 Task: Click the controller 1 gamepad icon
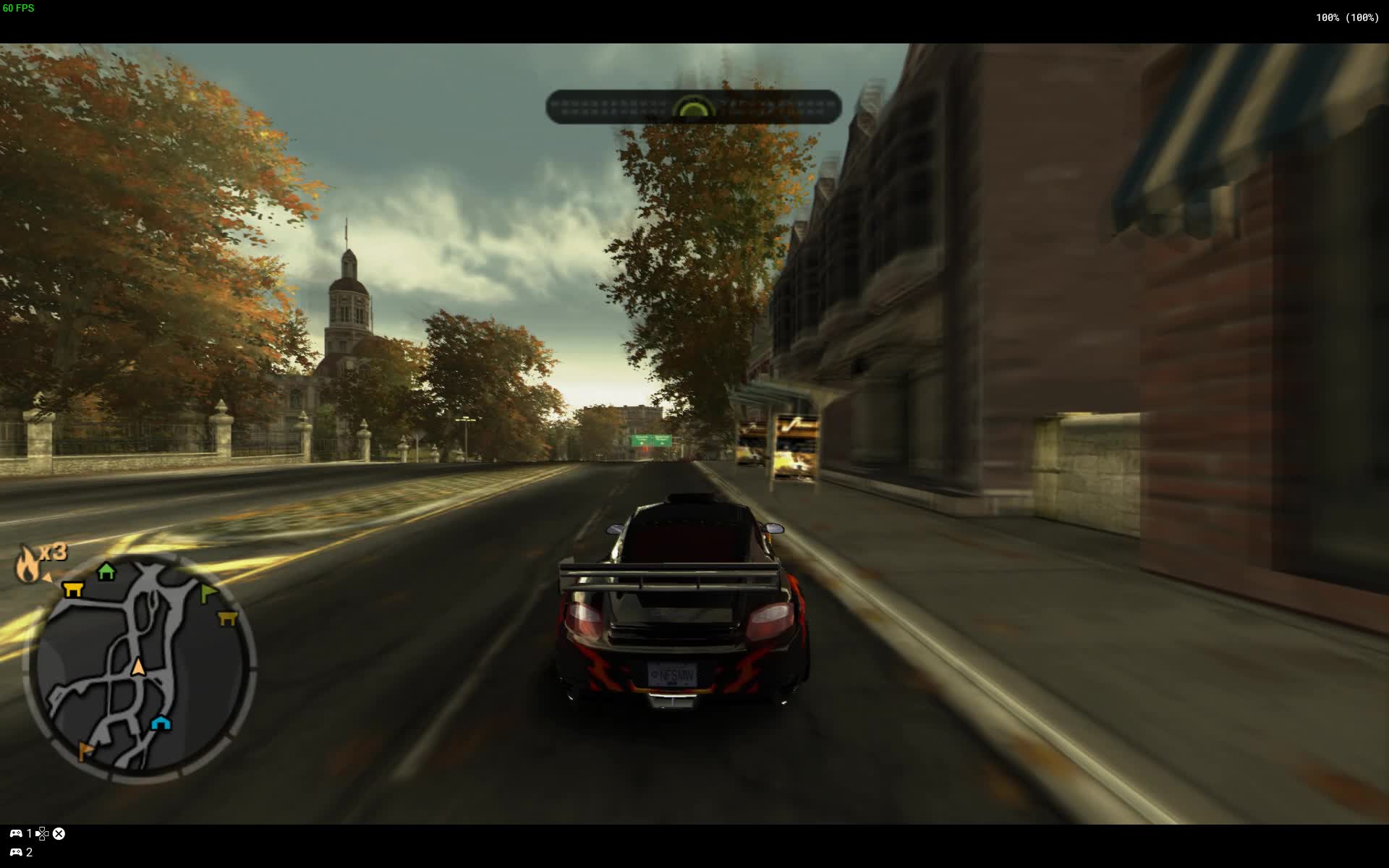17,833
